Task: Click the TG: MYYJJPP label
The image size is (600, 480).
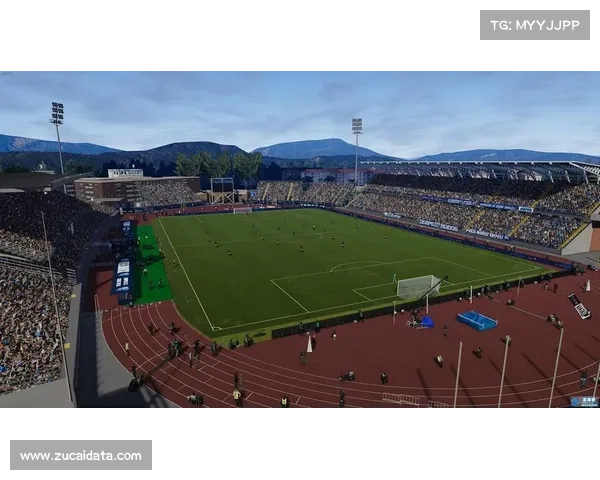Action: coord(535,24)
